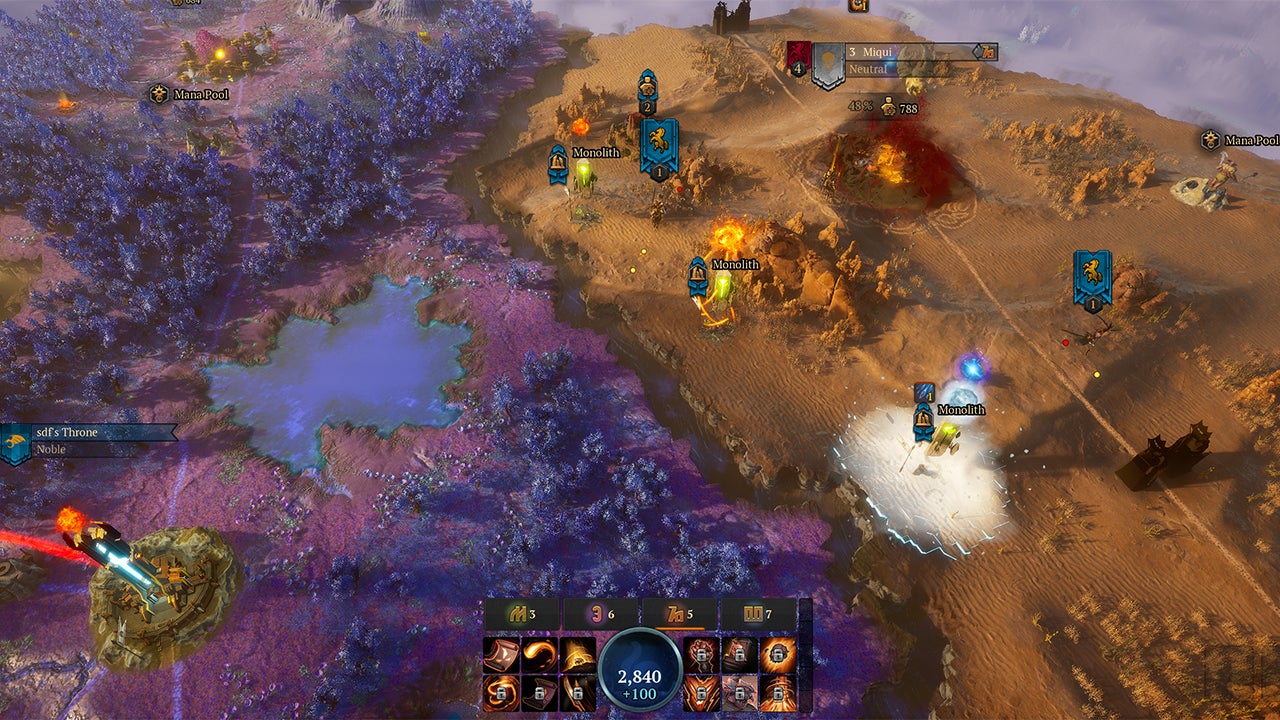
Task: Choose the locked fire pillar spell
Action: pyautogui.click(x=778, y=692)
